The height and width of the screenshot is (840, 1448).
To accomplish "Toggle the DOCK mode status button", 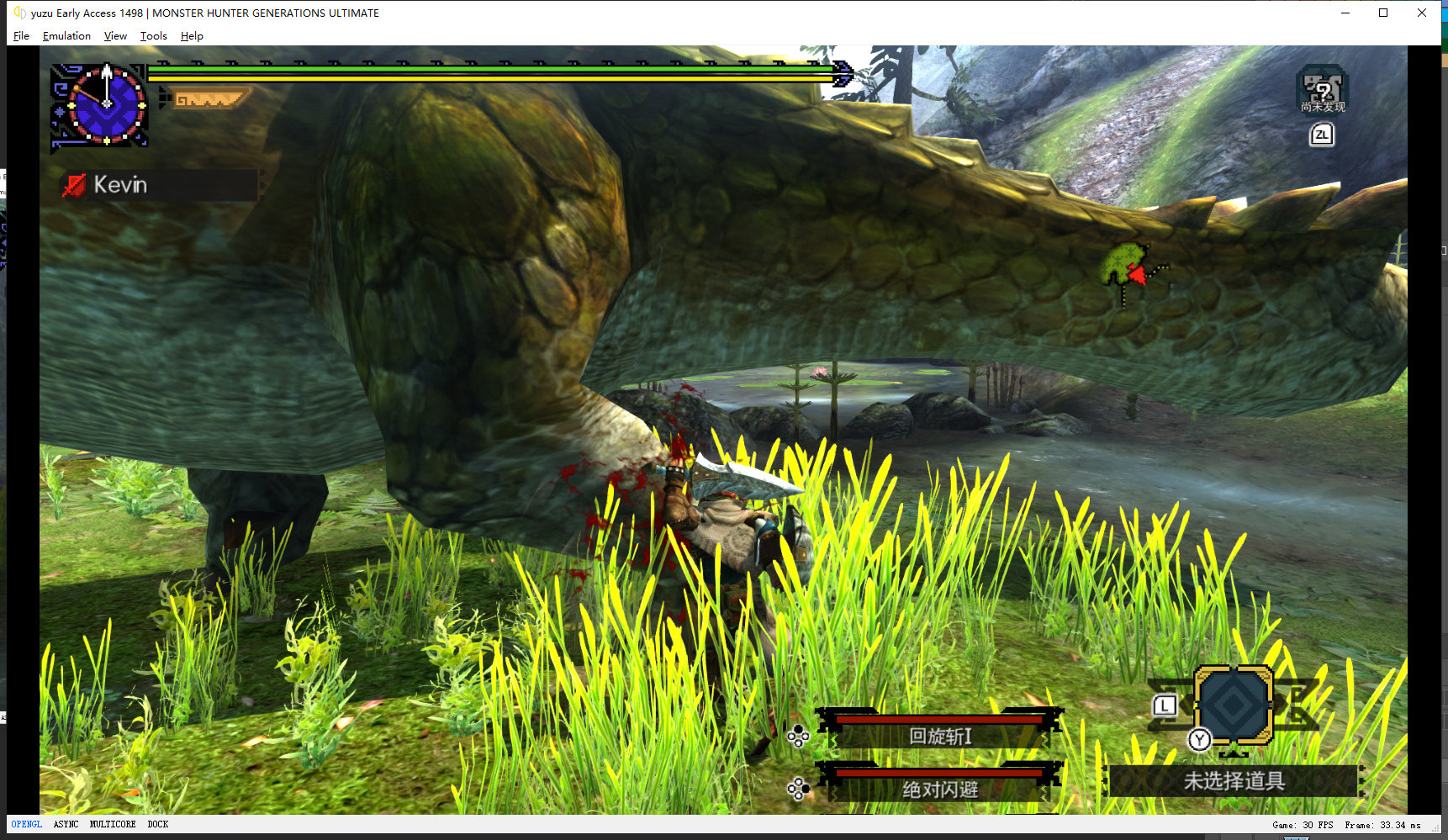I will point(158,825).
